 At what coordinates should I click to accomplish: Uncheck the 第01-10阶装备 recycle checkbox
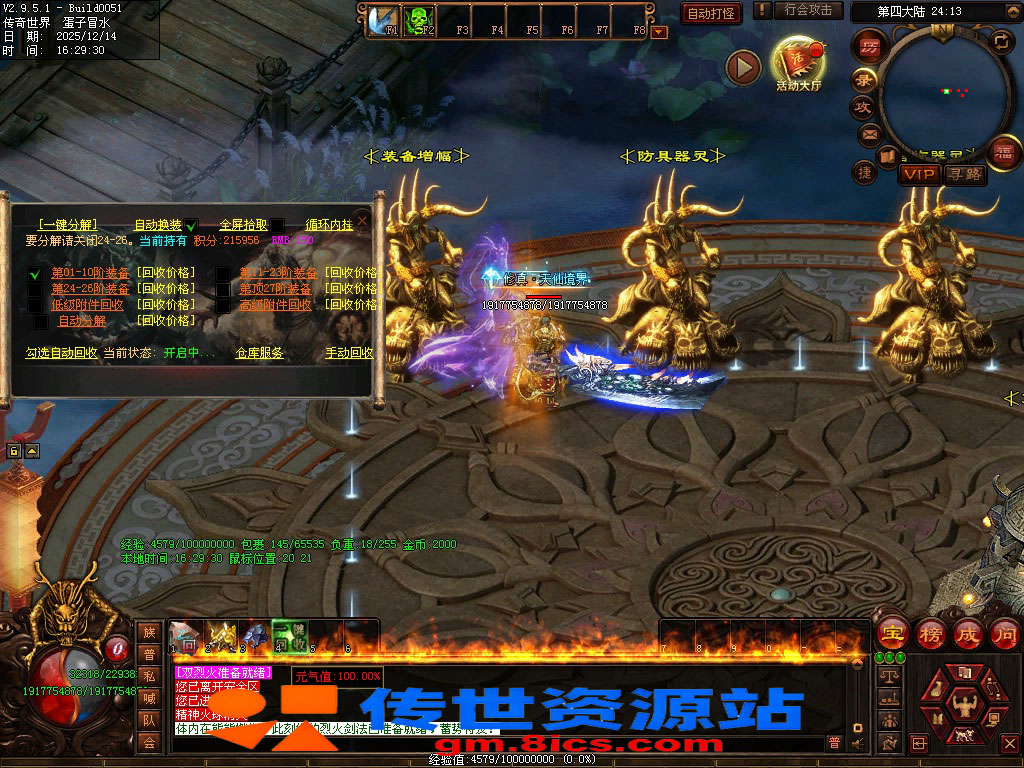point(35,273)
